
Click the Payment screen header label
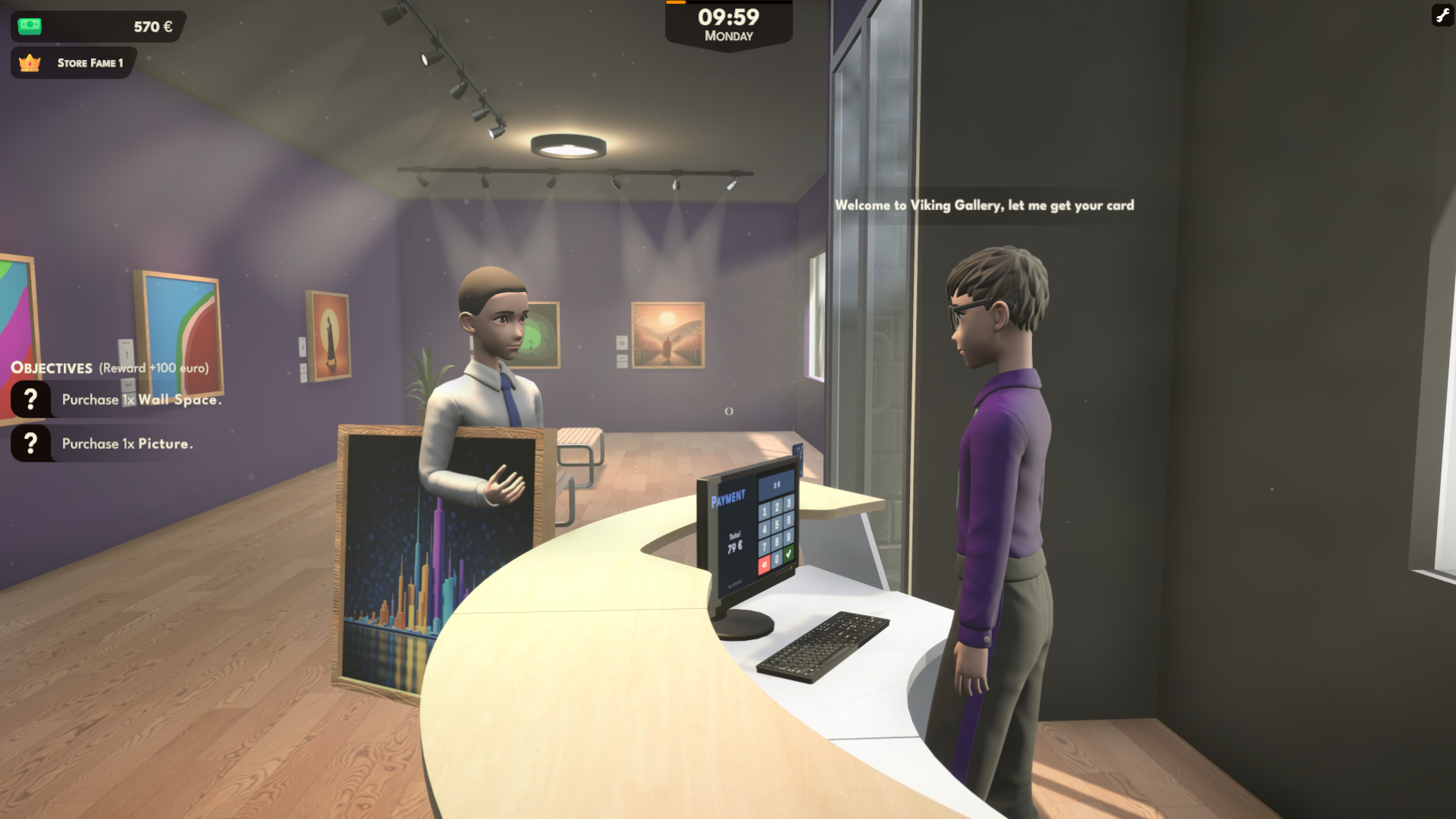click(730, 498)
